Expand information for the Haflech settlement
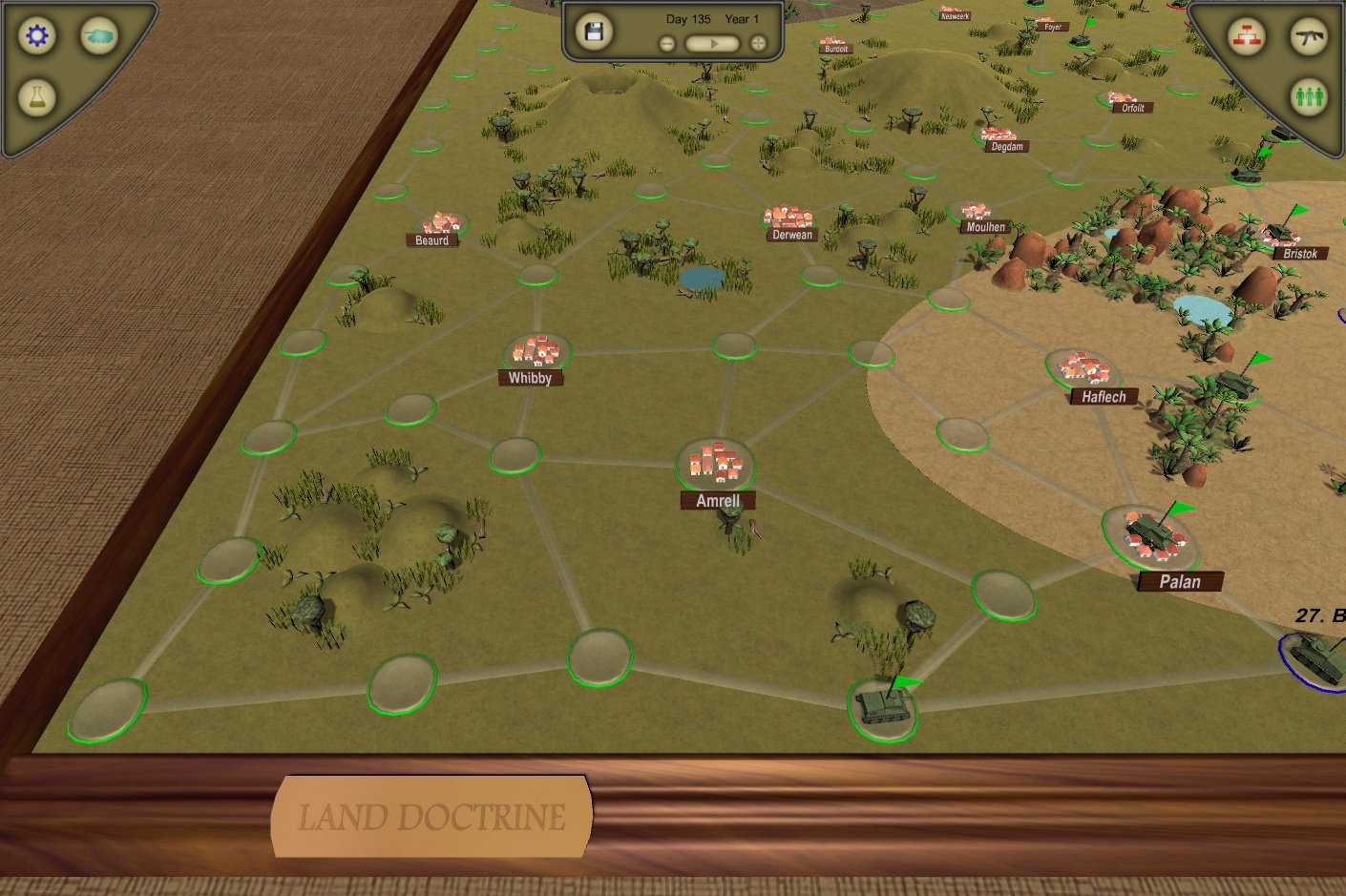Viewport: 1346px width, 896px height. pyautogui.click(x=1103, y=396)
